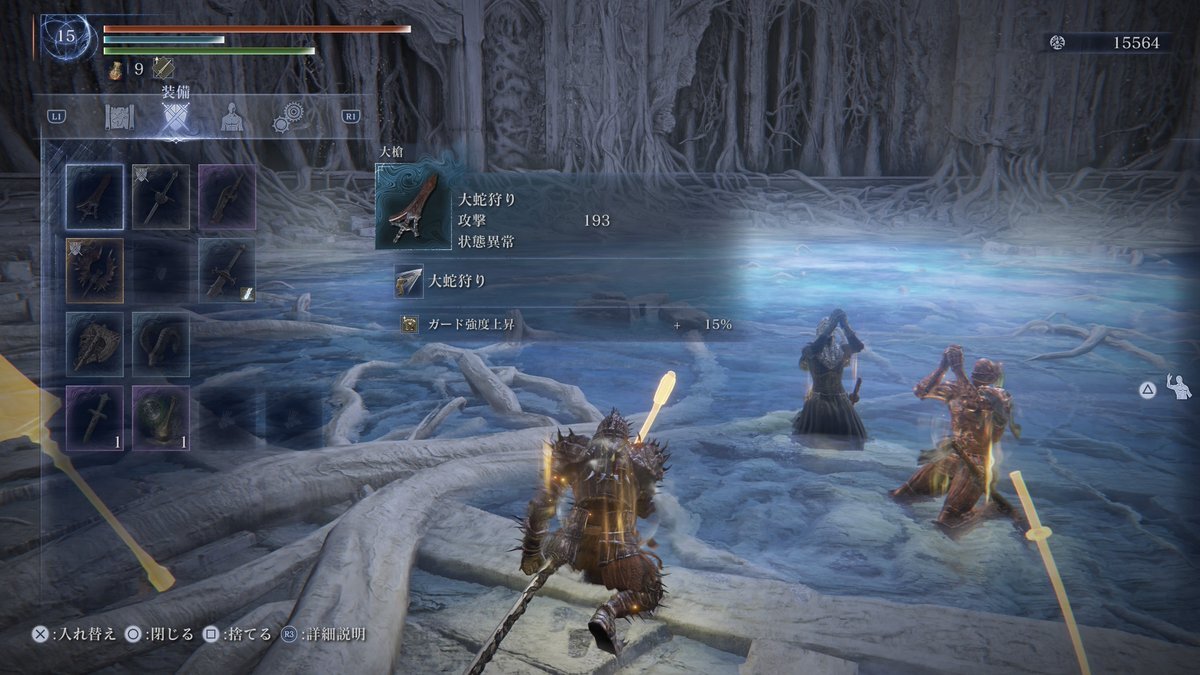1200x675 pixels.
Task: Pick the dagger slot with quantity 1
Action: pyautogui.click(x=95, y=418)
